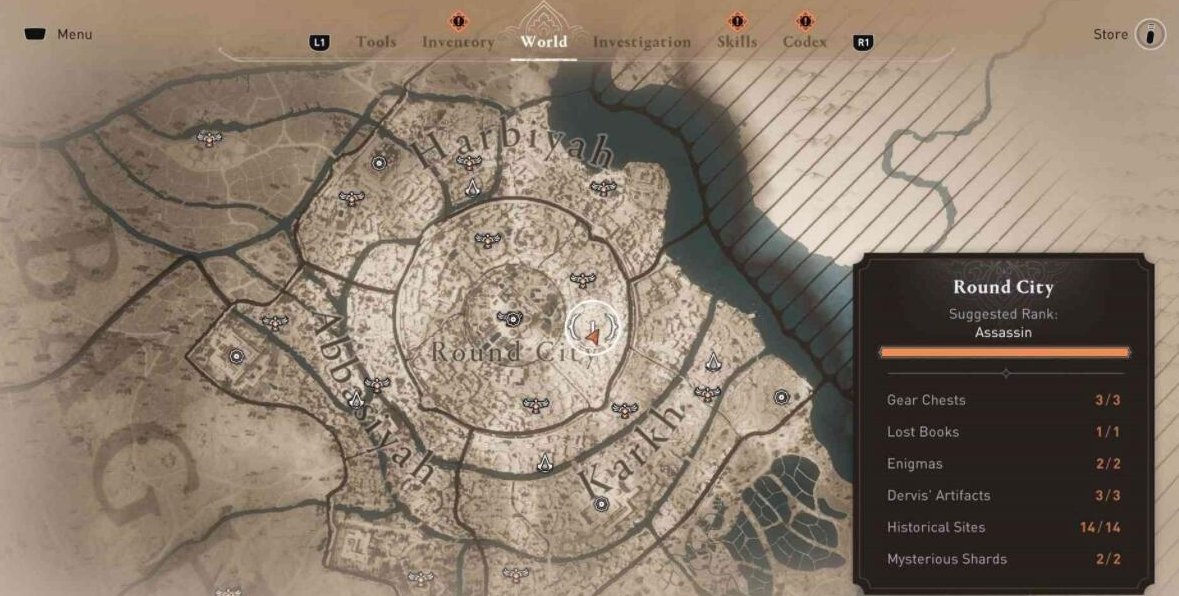Select the Mysterious Shards entry

pos(1004,559)
